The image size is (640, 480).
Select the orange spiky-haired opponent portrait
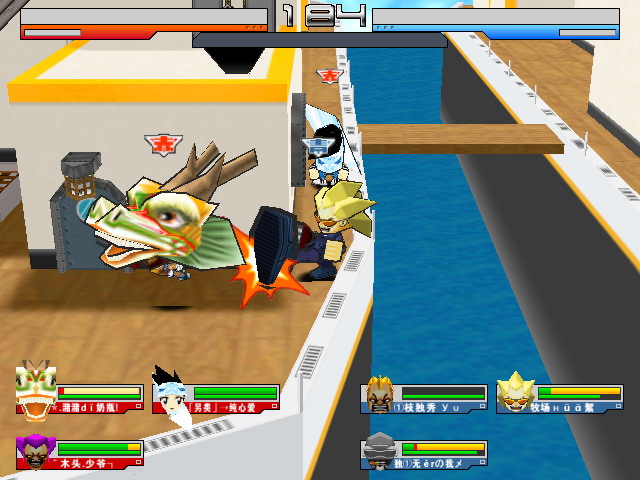point(380,393)
